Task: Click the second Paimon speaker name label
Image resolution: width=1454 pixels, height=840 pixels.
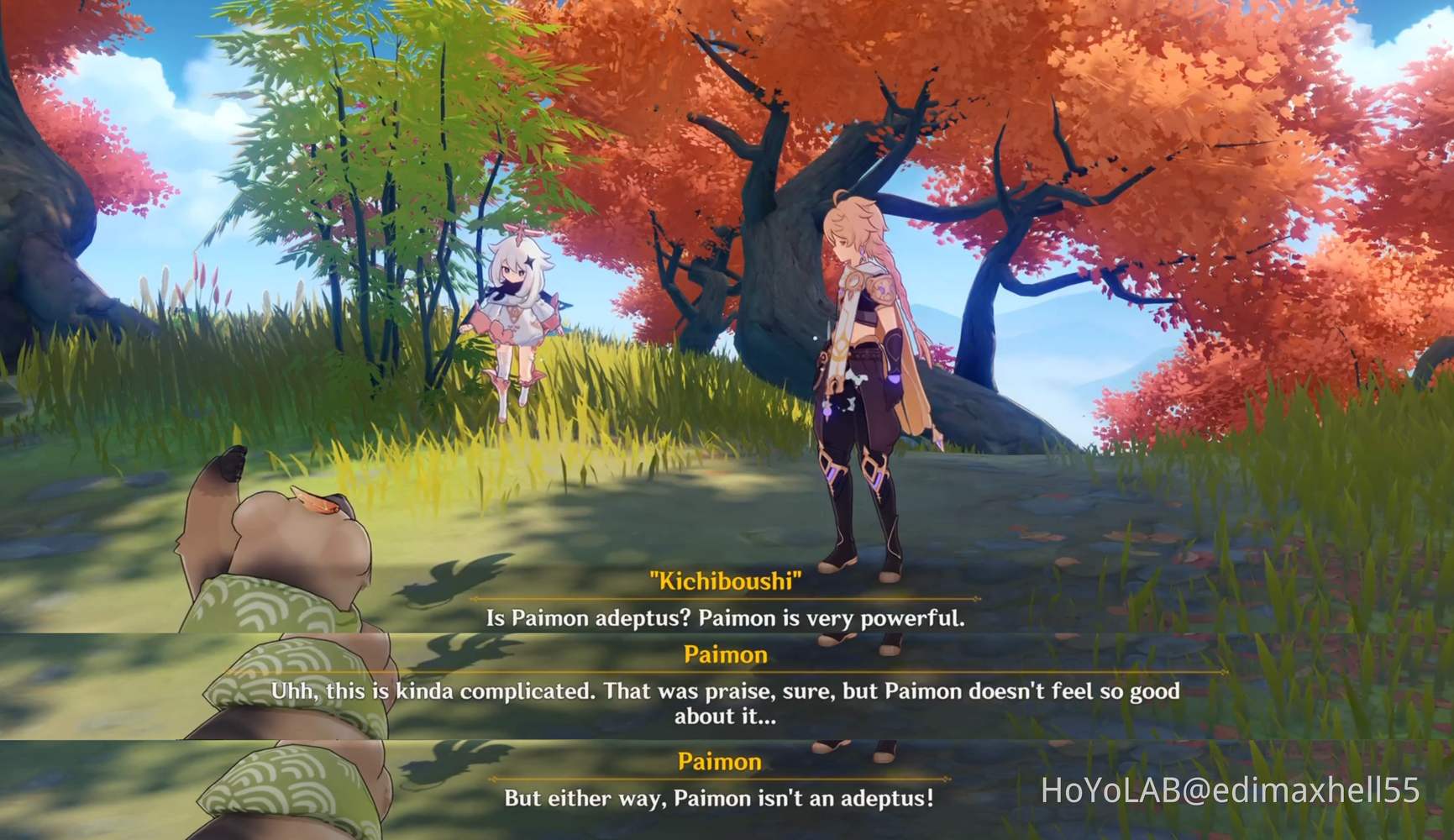Action: pyautogui.click(x=721, y=761)
